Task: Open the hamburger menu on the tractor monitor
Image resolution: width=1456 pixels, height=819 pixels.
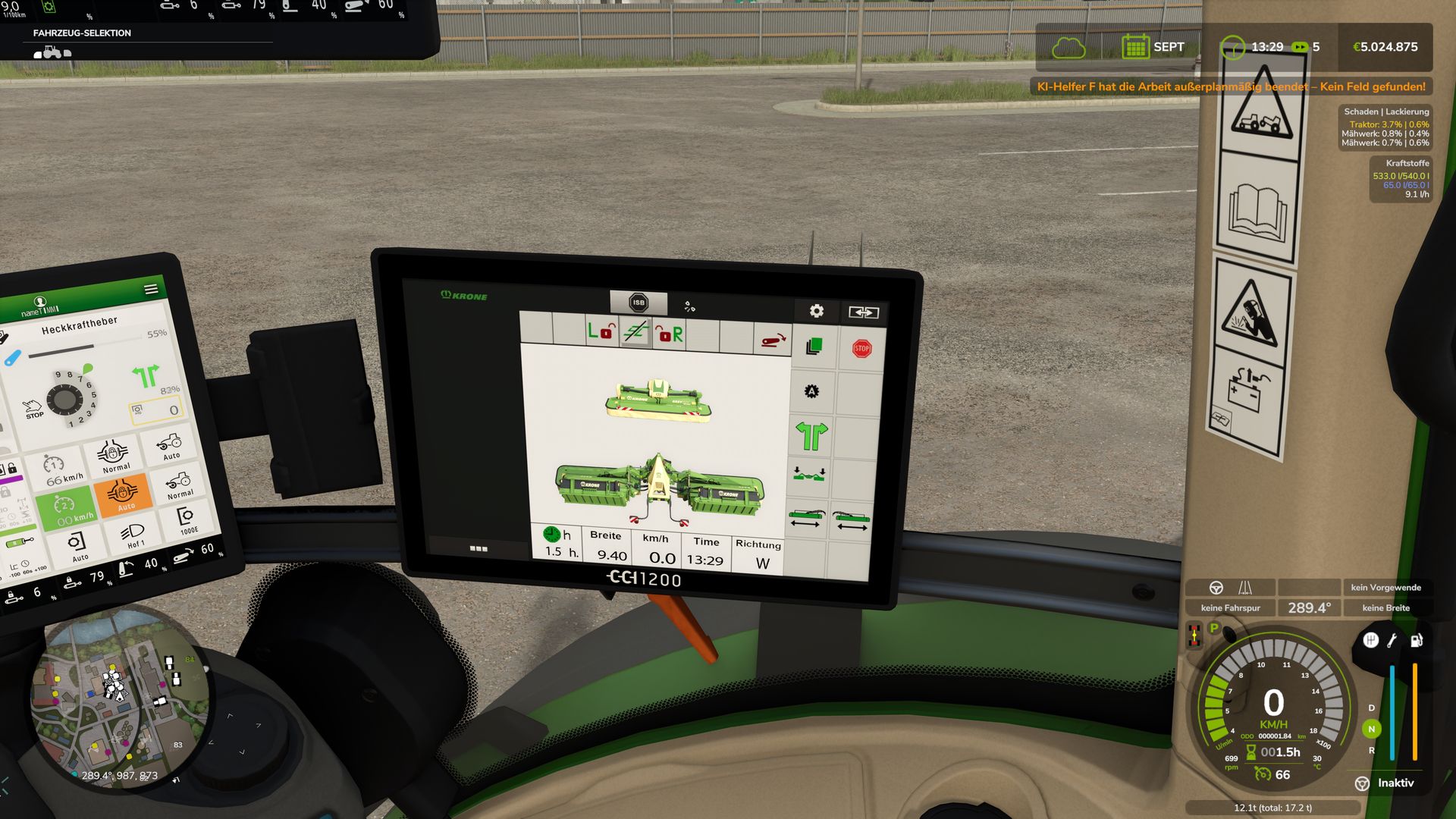Action: click(x=151, y=289)
